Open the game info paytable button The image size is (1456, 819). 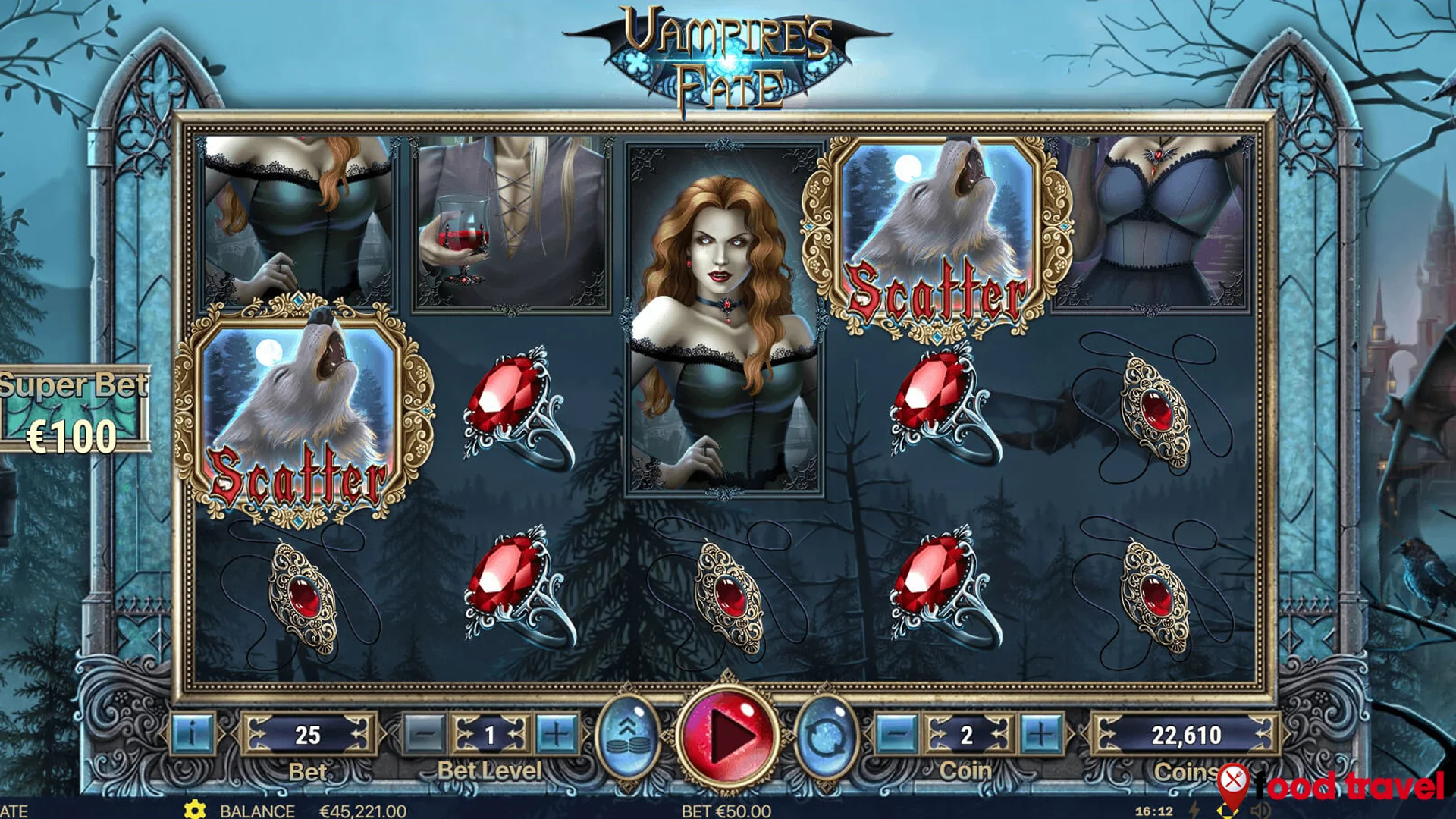pyautogui.click(x=192, y=734)
